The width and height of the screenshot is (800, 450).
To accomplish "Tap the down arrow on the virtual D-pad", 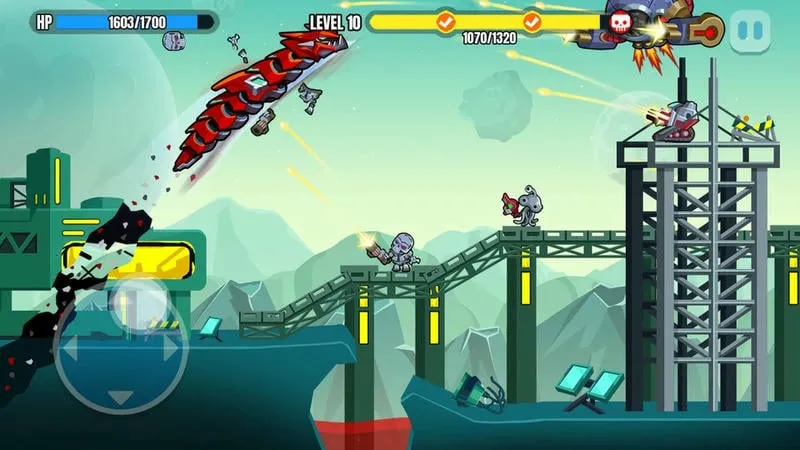I will 121,396.
